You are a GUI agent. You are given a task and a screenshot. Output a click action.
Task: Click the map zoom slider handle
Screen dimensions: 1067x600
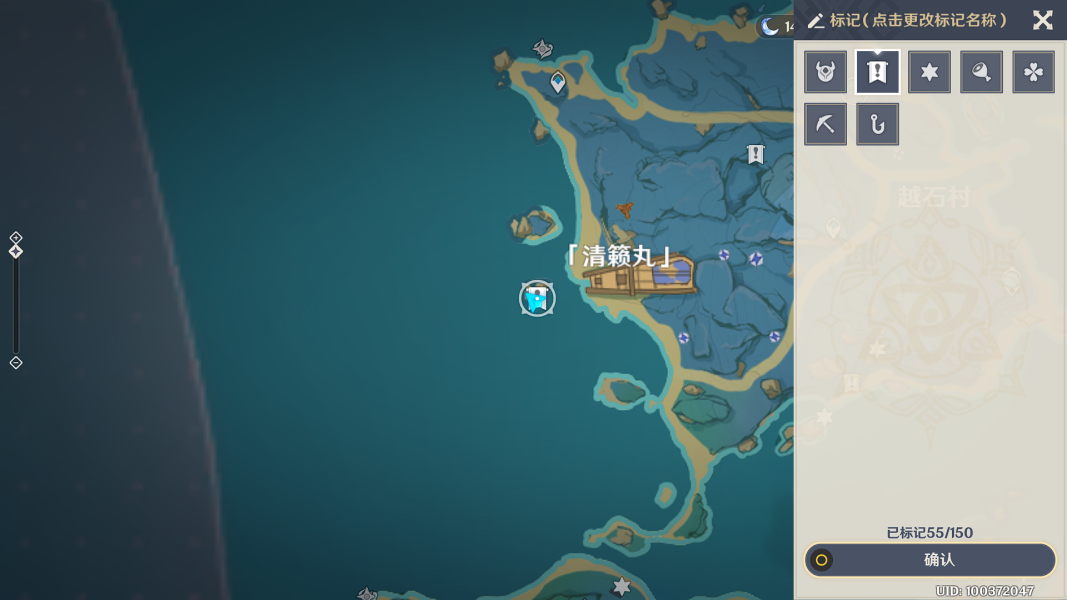(16, 252)
